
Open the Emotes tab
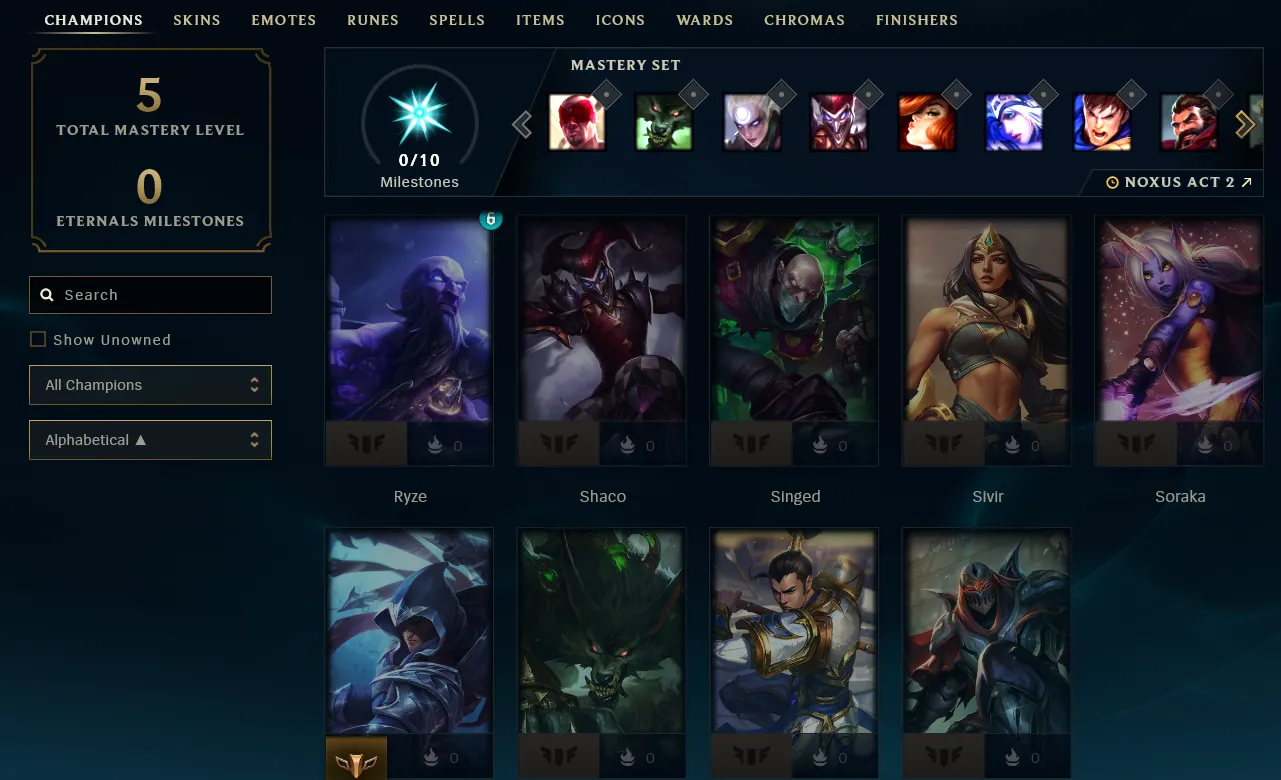[283, 20]
